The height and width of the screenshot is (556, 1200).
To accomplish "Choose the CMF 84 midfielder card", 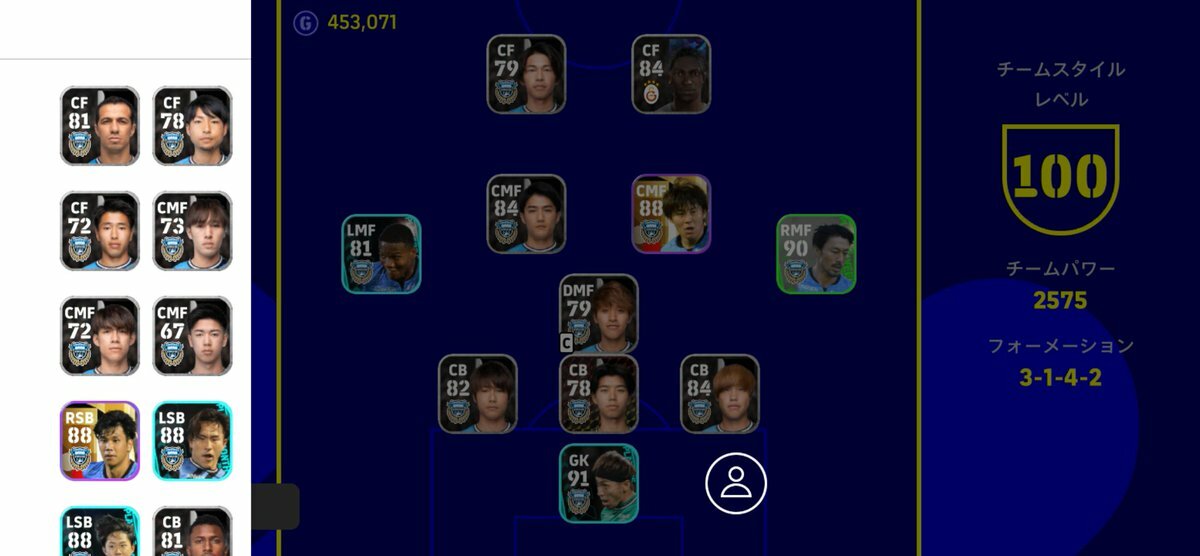I will 526,214.
